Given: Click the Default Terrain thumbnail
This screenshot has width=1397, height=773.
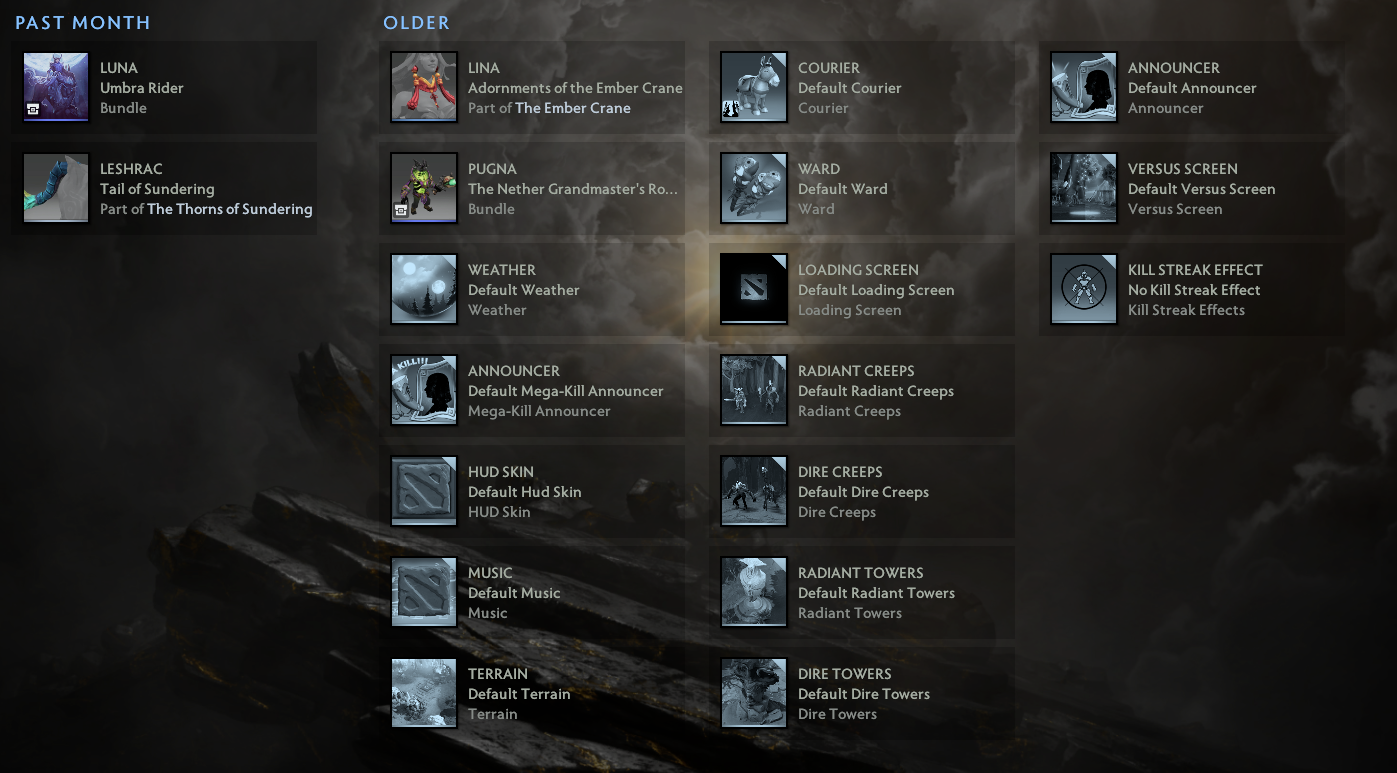Looking at the screenshot, I should [x=423, y=692].
